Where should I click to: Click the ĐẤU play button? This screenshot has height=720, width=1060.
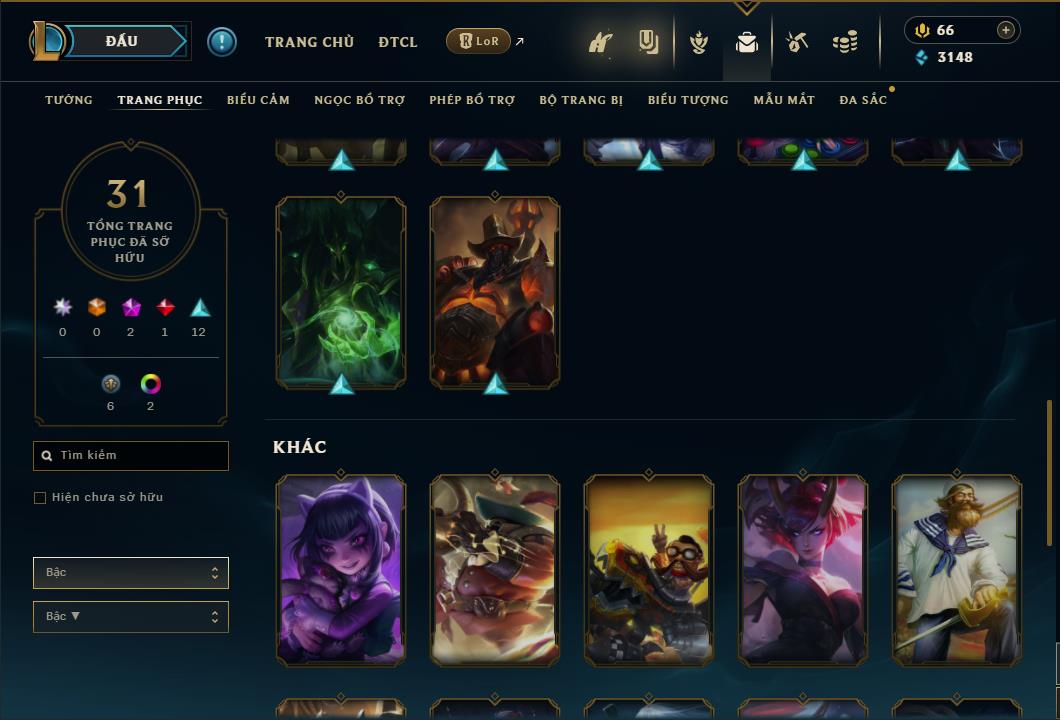(x=122, y=41)
